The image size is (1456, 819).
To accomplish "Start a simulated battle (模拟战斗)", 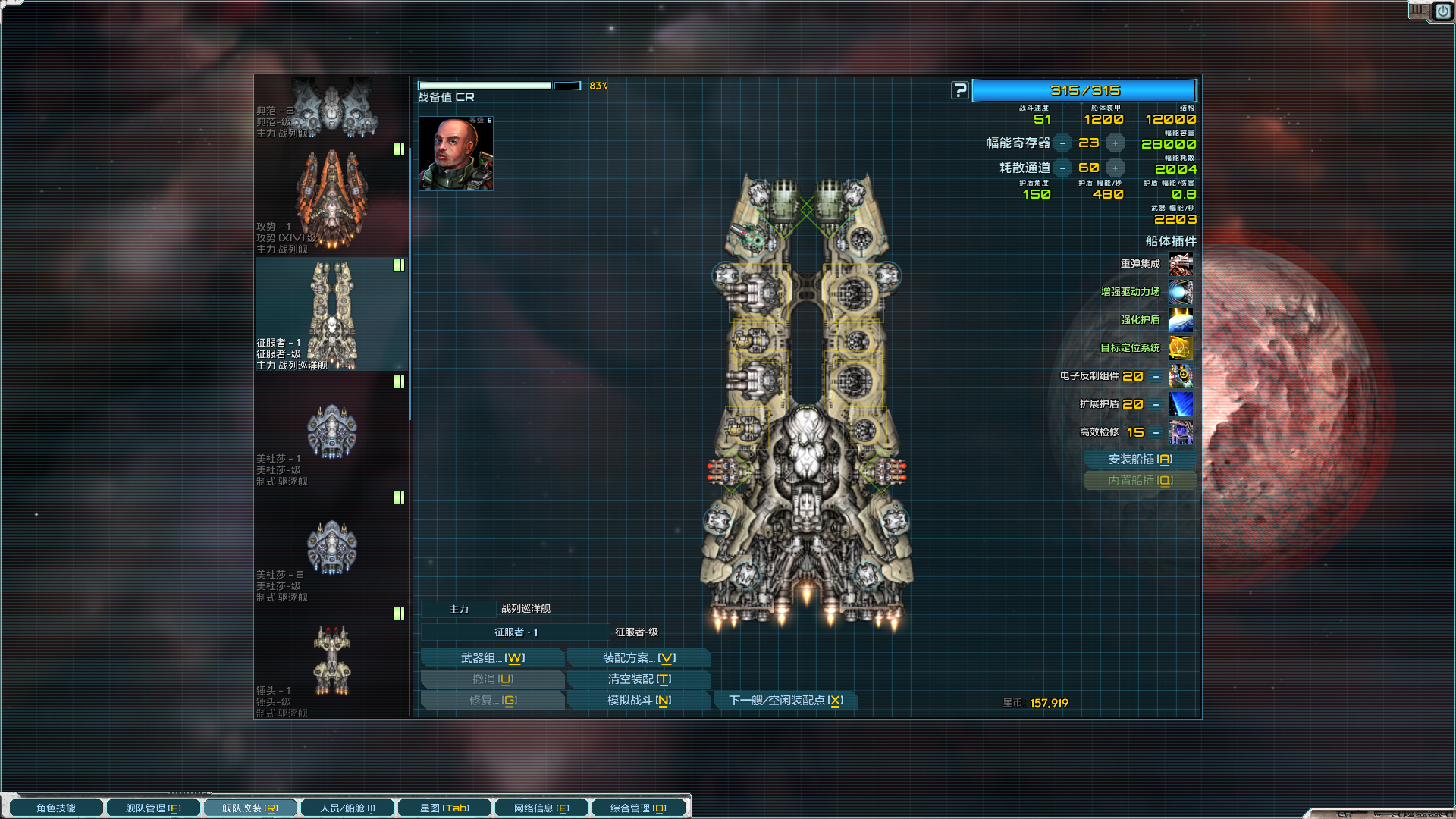I will (x=639, y=701).
